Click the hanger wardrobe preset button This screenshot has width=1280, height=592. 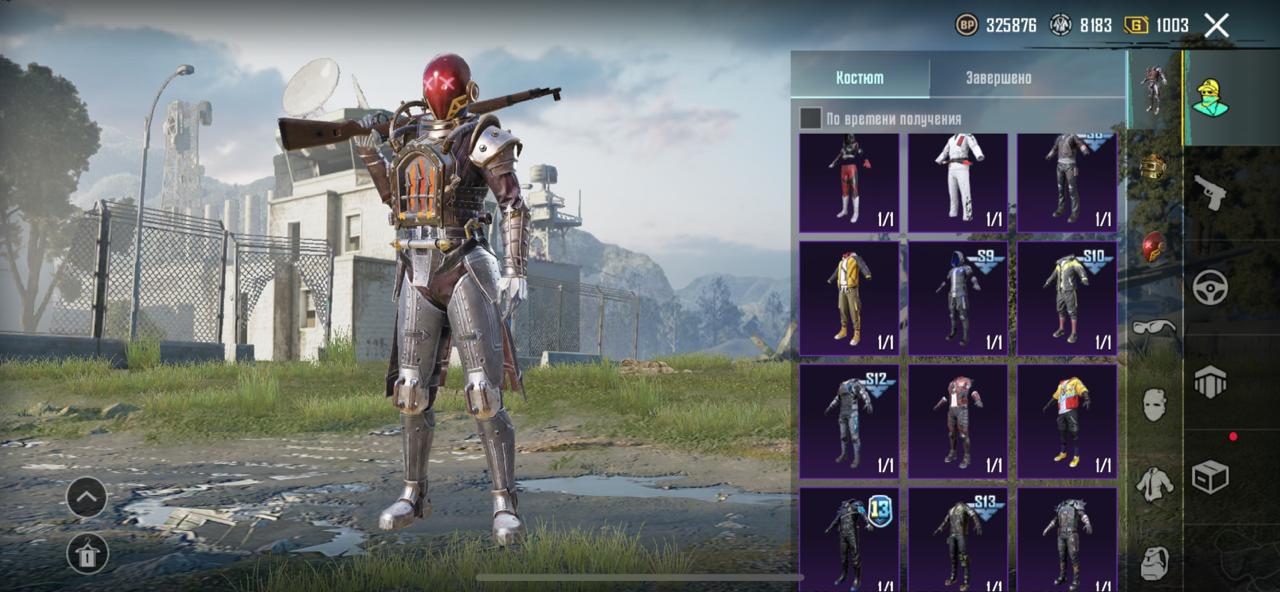(x=87, y=553)
